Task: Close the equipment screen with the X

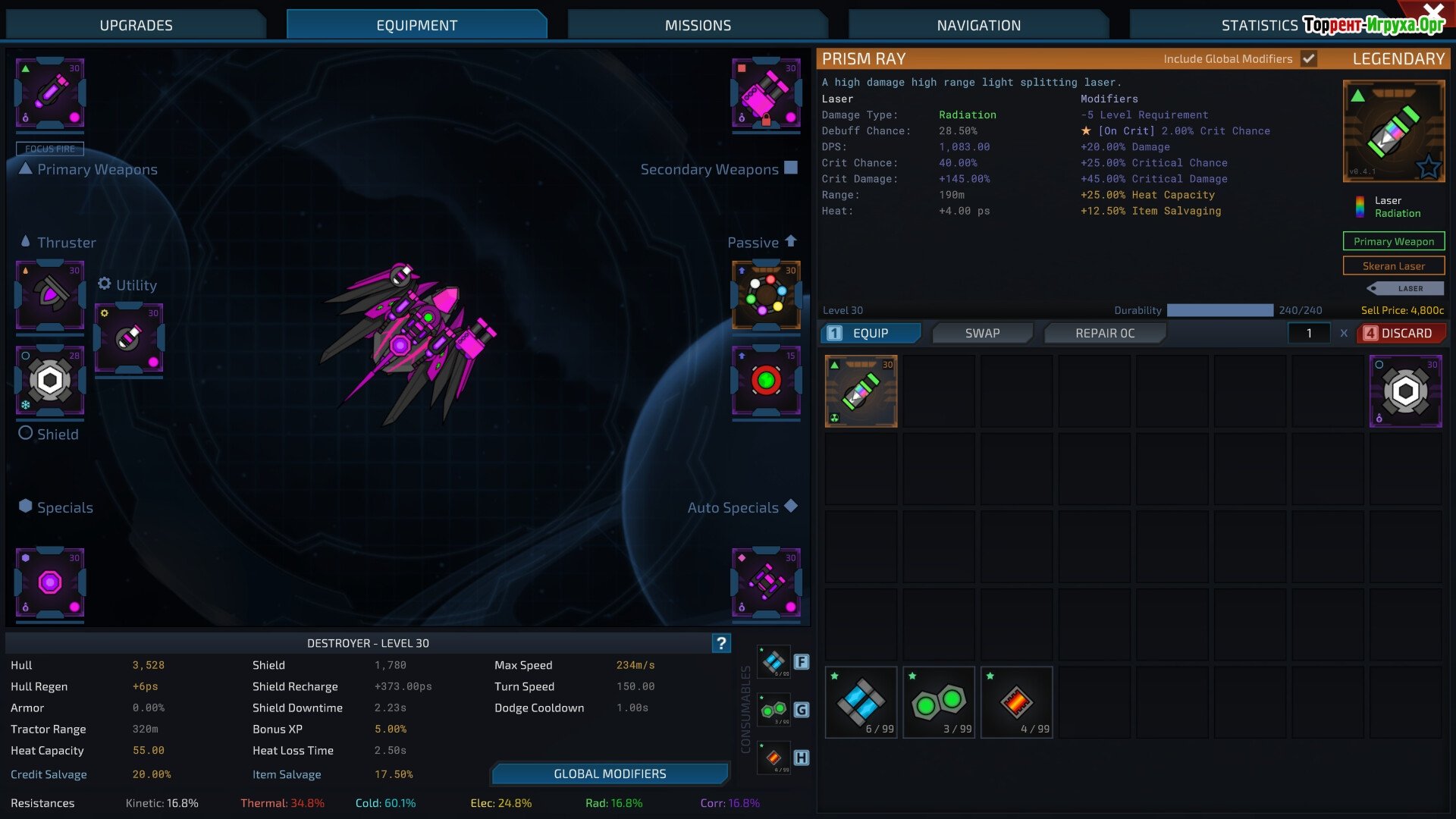Action: (x=1433, y=11)
